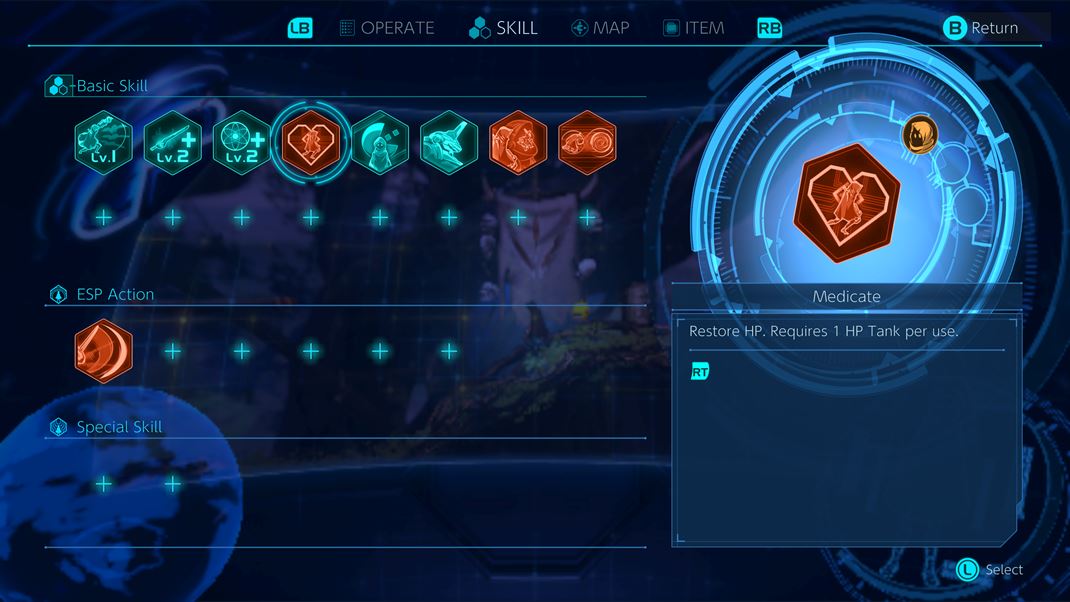Image resolution: width=1070 pixels, height=602 pixels.
Task: Choose the Lv.1 running figure skill icon
Action: pos(103,143)
